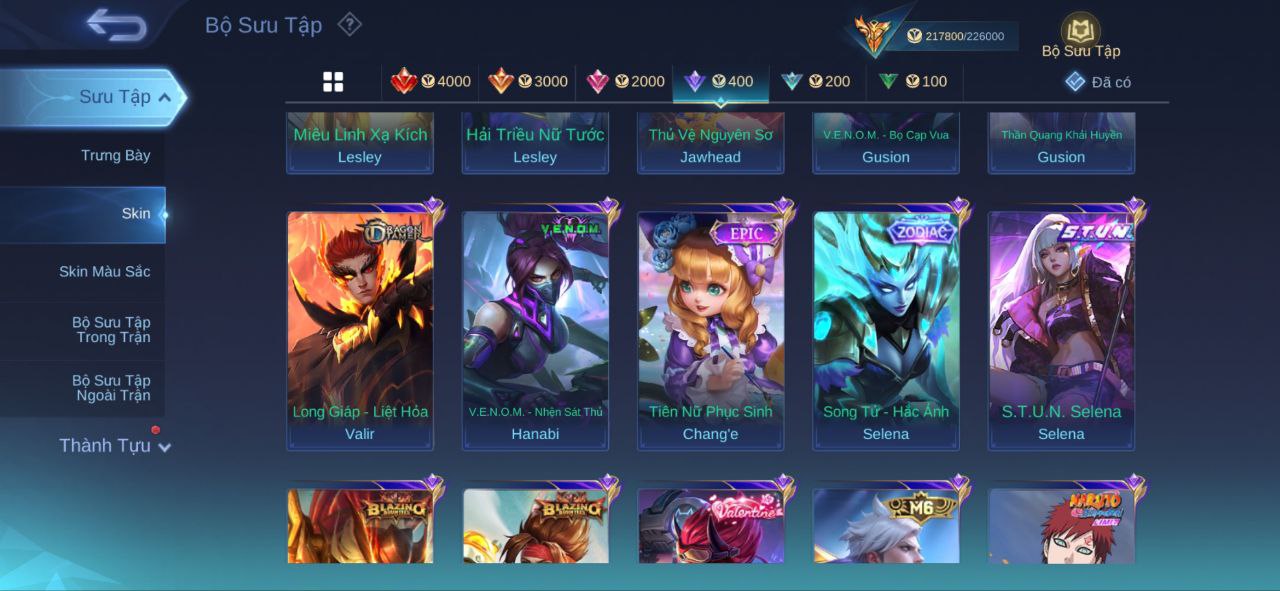This screenshot has height=591, width=1280.
Task: Expand the Thành Tựu section
Action: coord(114,446)
